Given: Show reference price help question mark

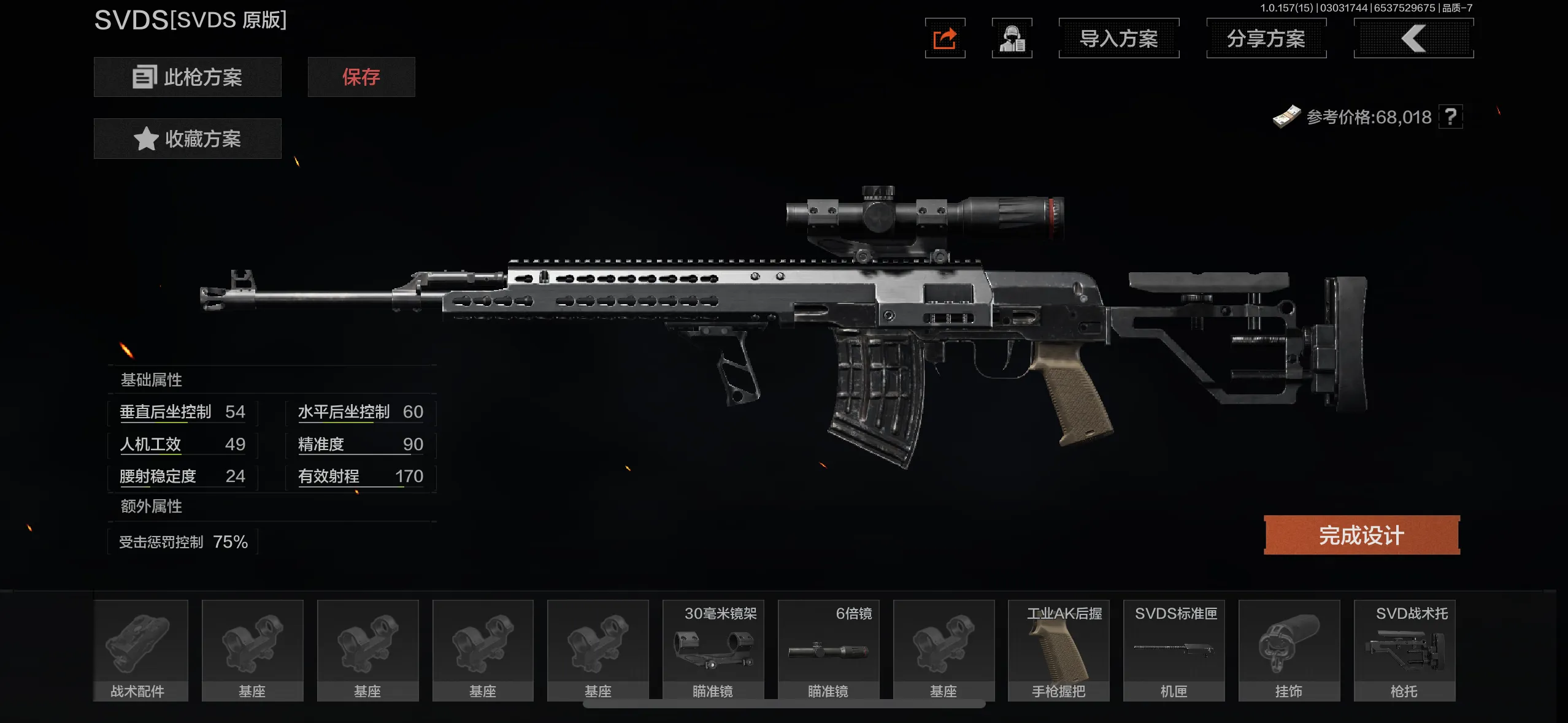Looking at the screenshot, I should (1450, 117).
